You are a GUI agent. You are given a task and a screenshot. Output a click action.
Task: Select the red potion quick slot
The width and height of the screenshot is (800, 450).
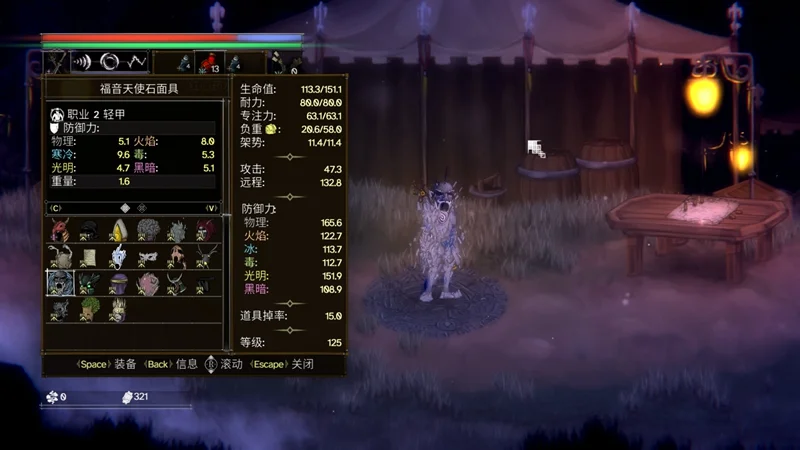pos(208,62)
